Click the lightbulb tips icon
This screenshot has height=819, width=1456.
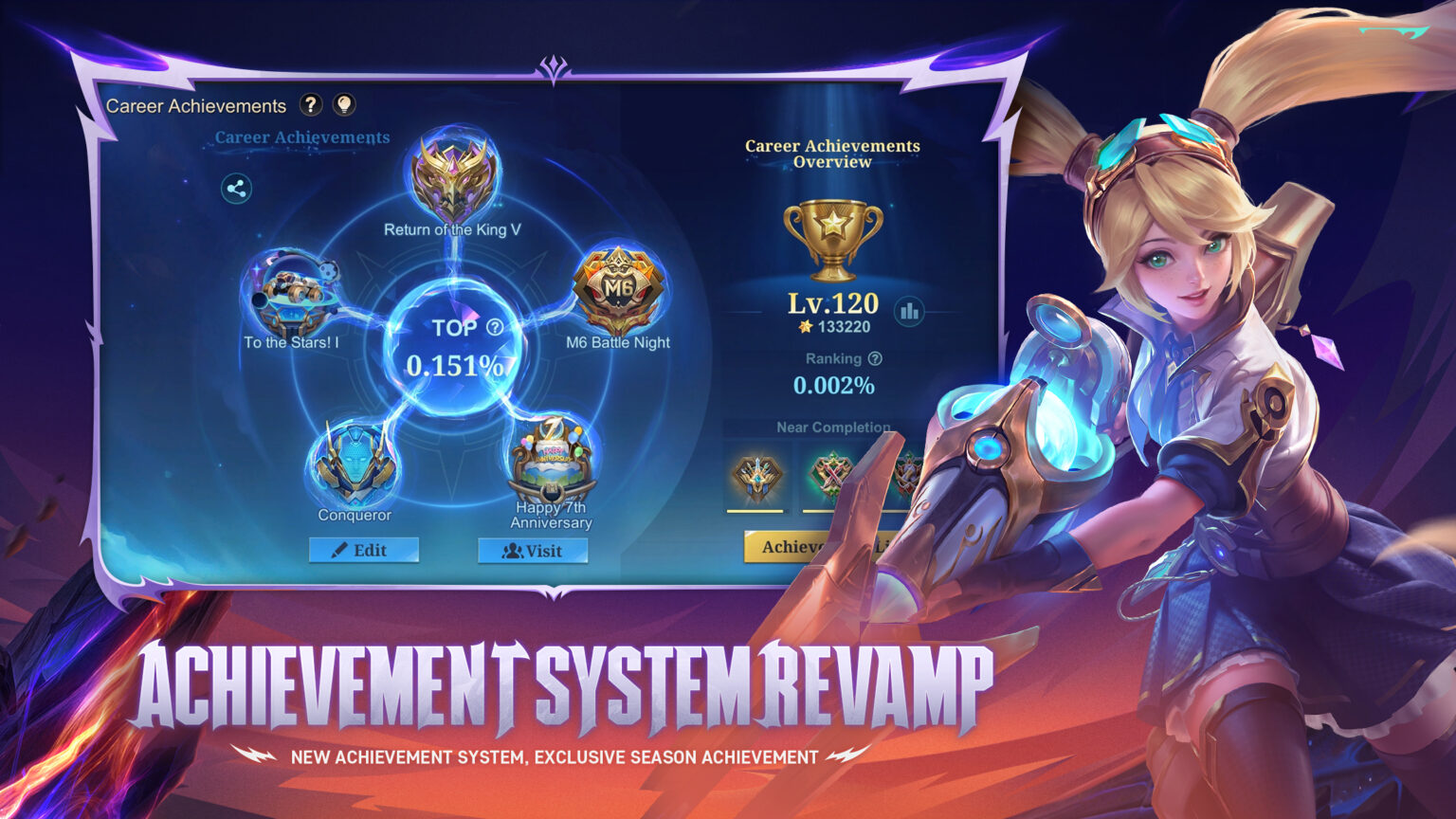click(346, 105)
